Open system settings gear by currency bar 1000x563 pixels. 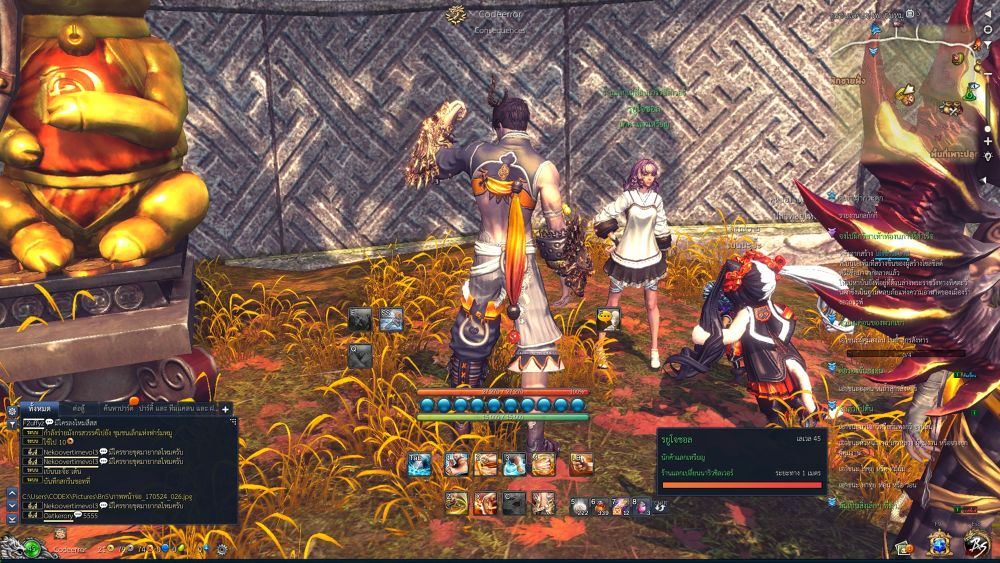(221, 548)
